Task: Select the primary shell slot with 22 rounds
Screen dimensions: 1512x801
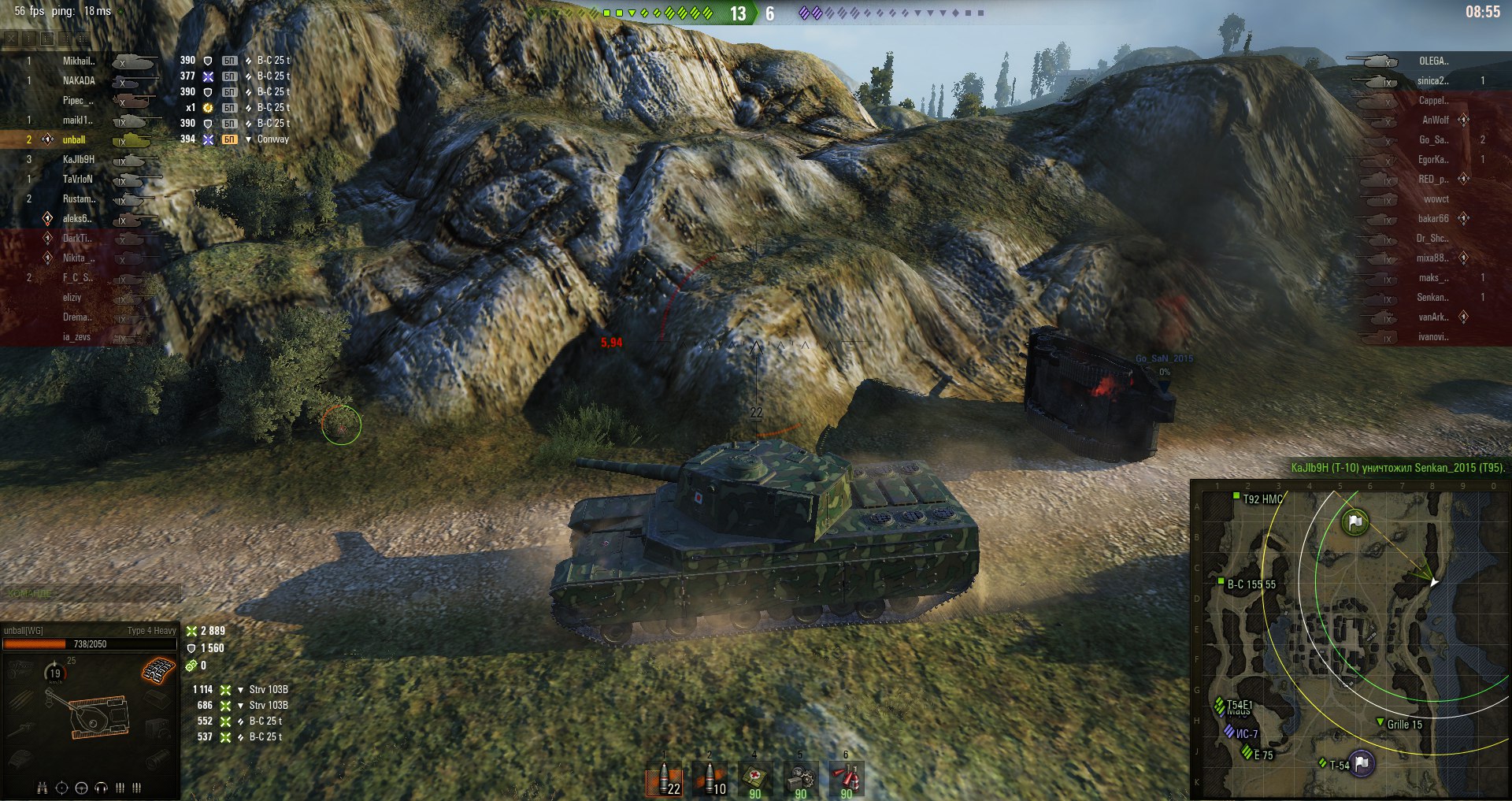Action: pos(664,780)
